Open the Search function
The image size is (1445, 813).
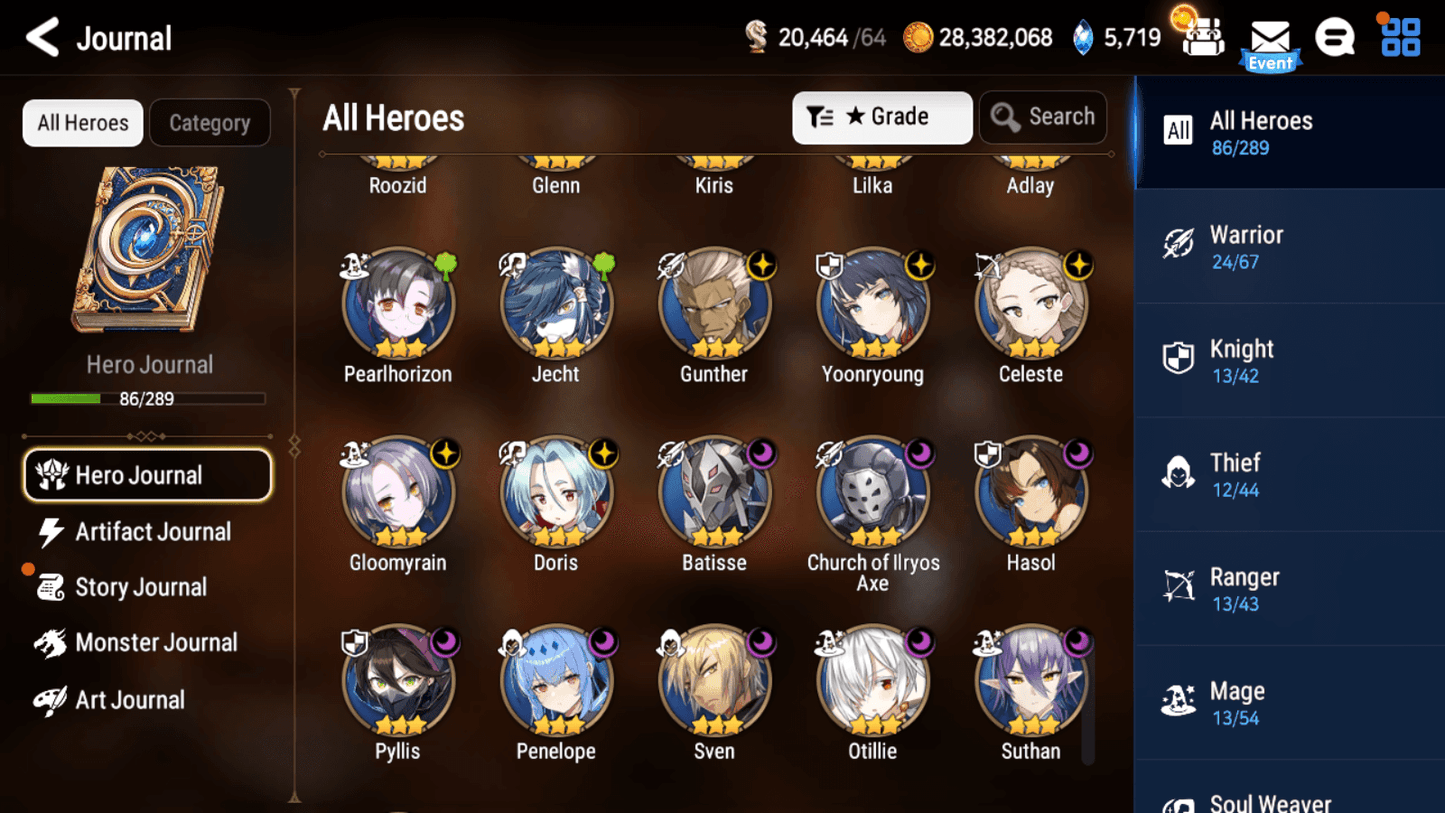(1043, 117)
